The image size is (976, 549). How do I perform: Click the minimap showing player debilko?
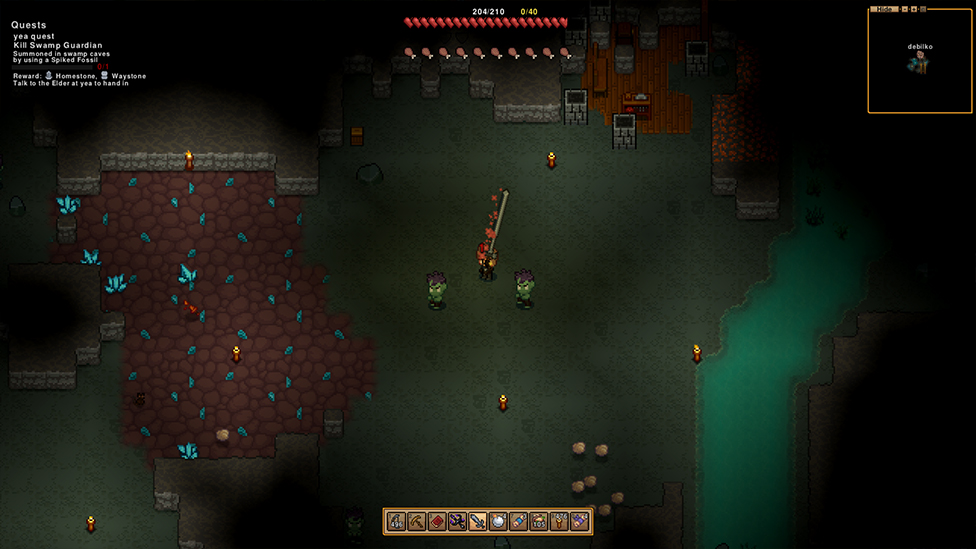[918, 62]
